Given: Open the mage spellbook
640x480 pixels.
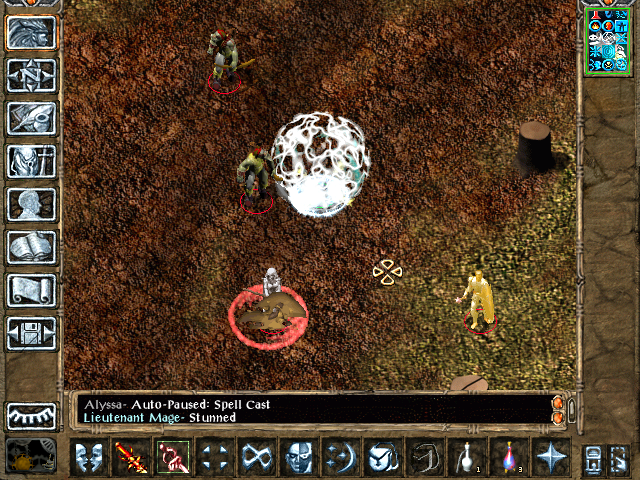Looking at the screenshot, I should (x=31, y=247).
